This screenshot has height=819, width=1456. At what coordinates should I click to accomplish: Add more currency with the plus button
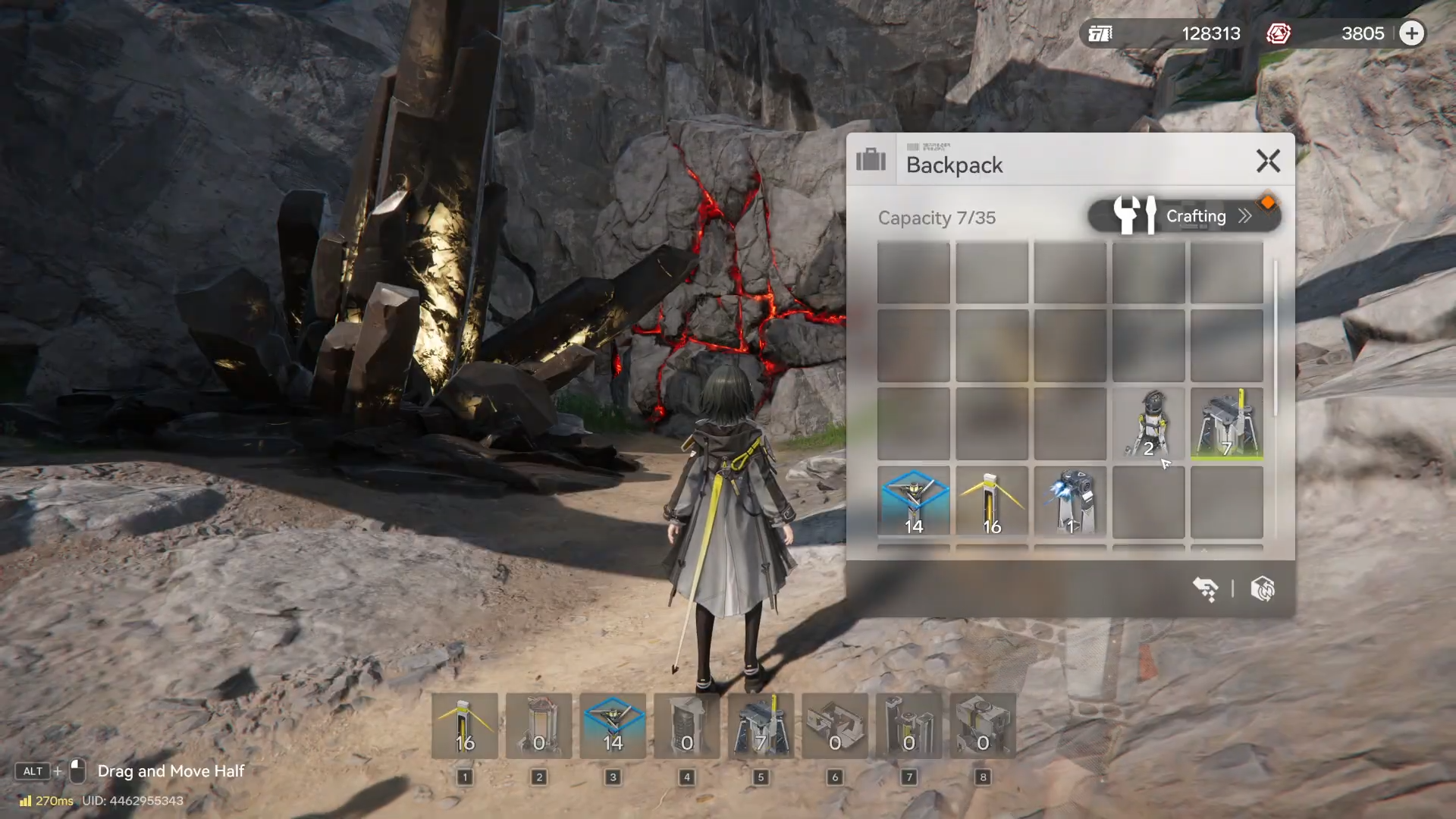1411,33
